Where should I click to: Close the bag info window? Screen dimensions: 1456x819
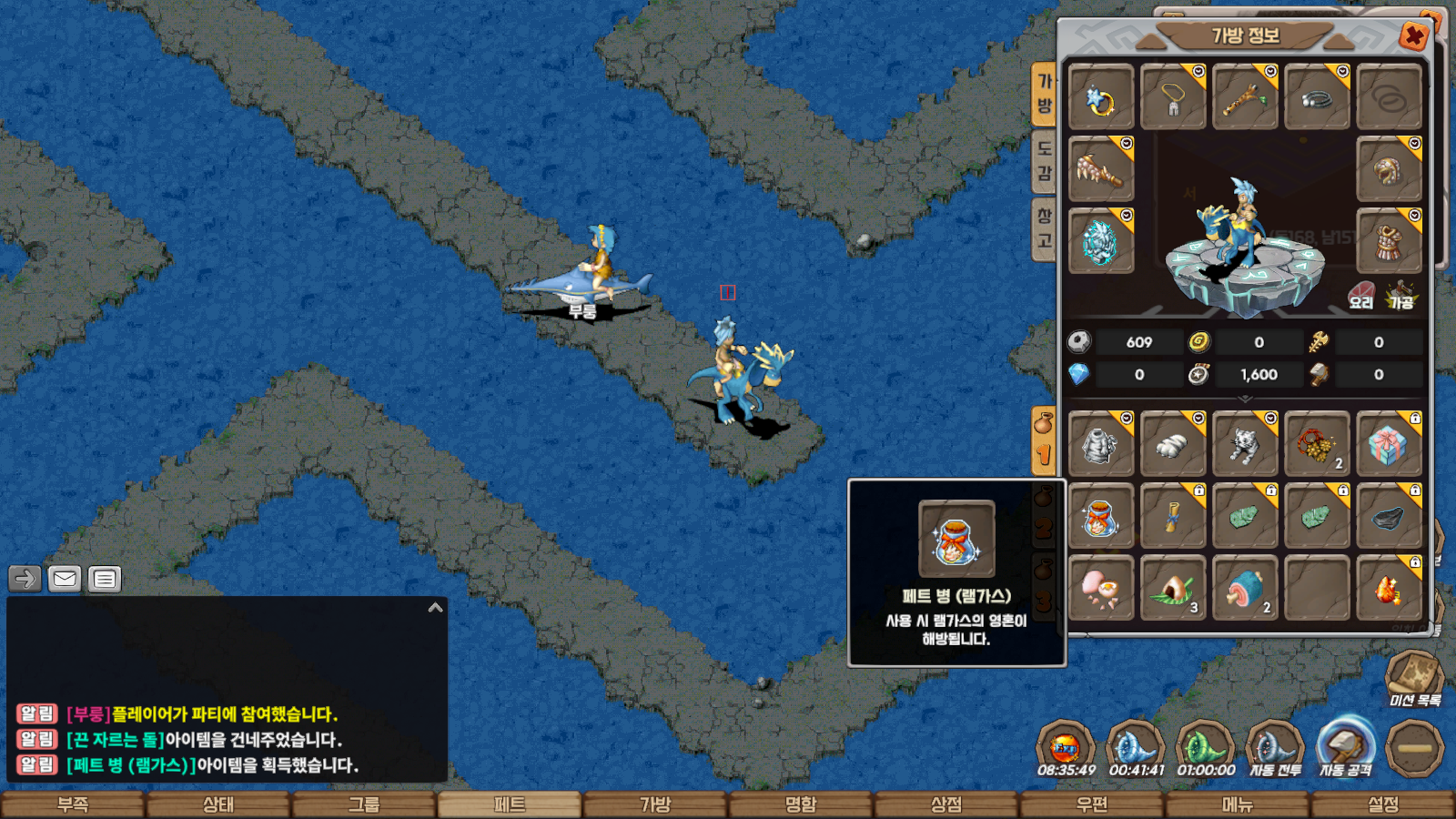(x=1413, y=36)
